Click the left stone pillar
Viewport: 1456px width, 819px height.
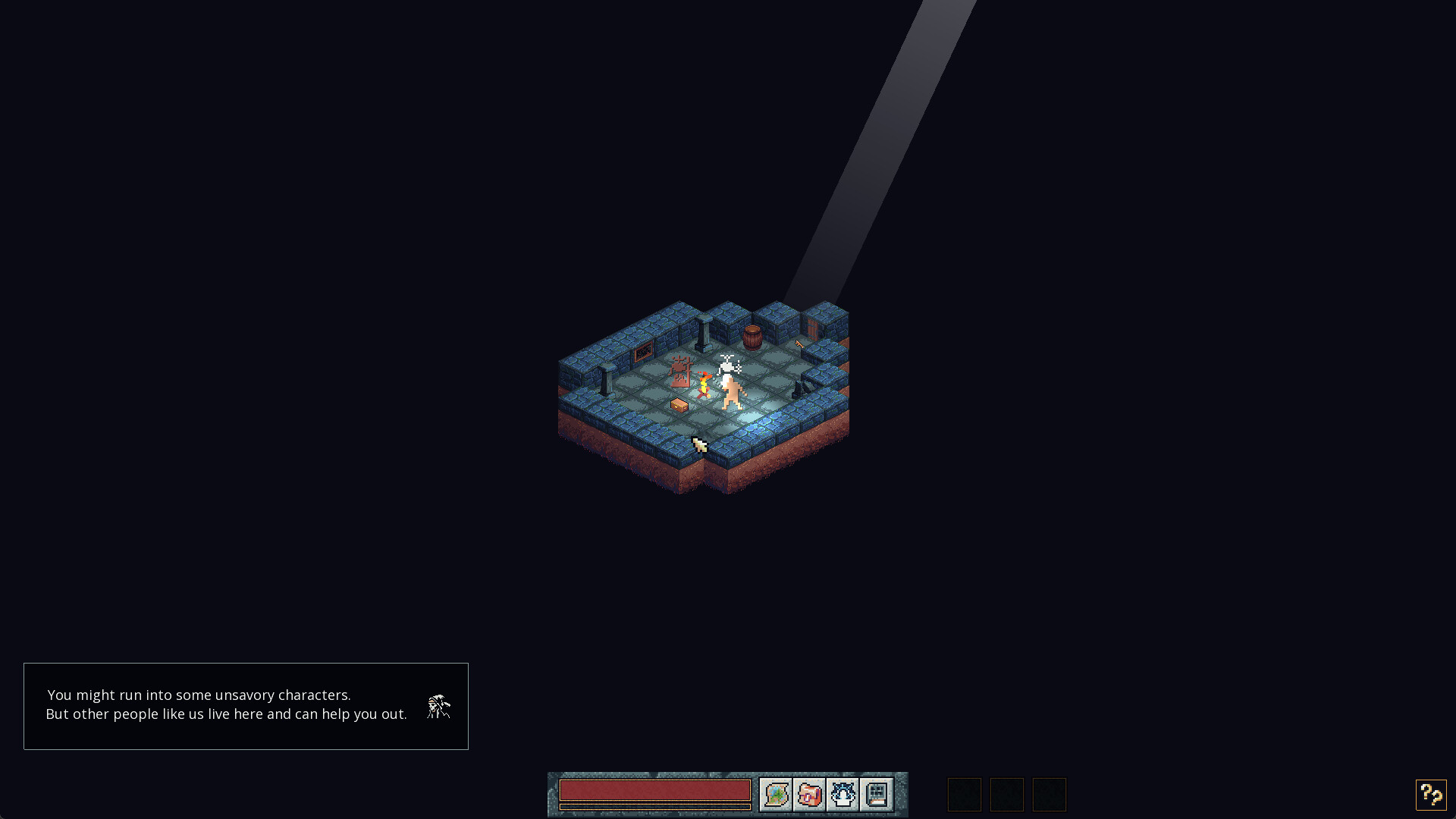pos(606,379)
